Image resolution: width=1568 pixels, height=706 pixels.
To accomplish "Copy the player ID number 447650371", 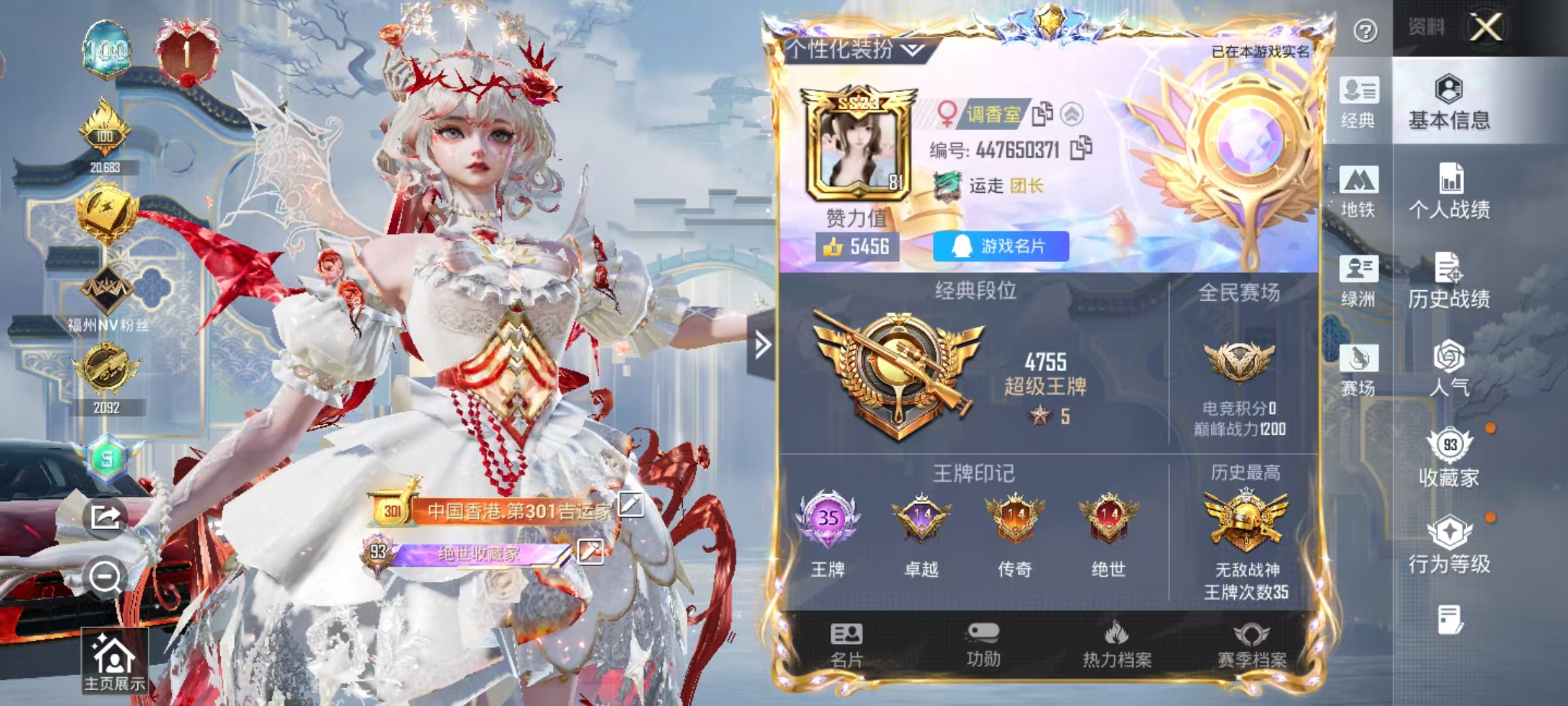I will point(1081,148).
